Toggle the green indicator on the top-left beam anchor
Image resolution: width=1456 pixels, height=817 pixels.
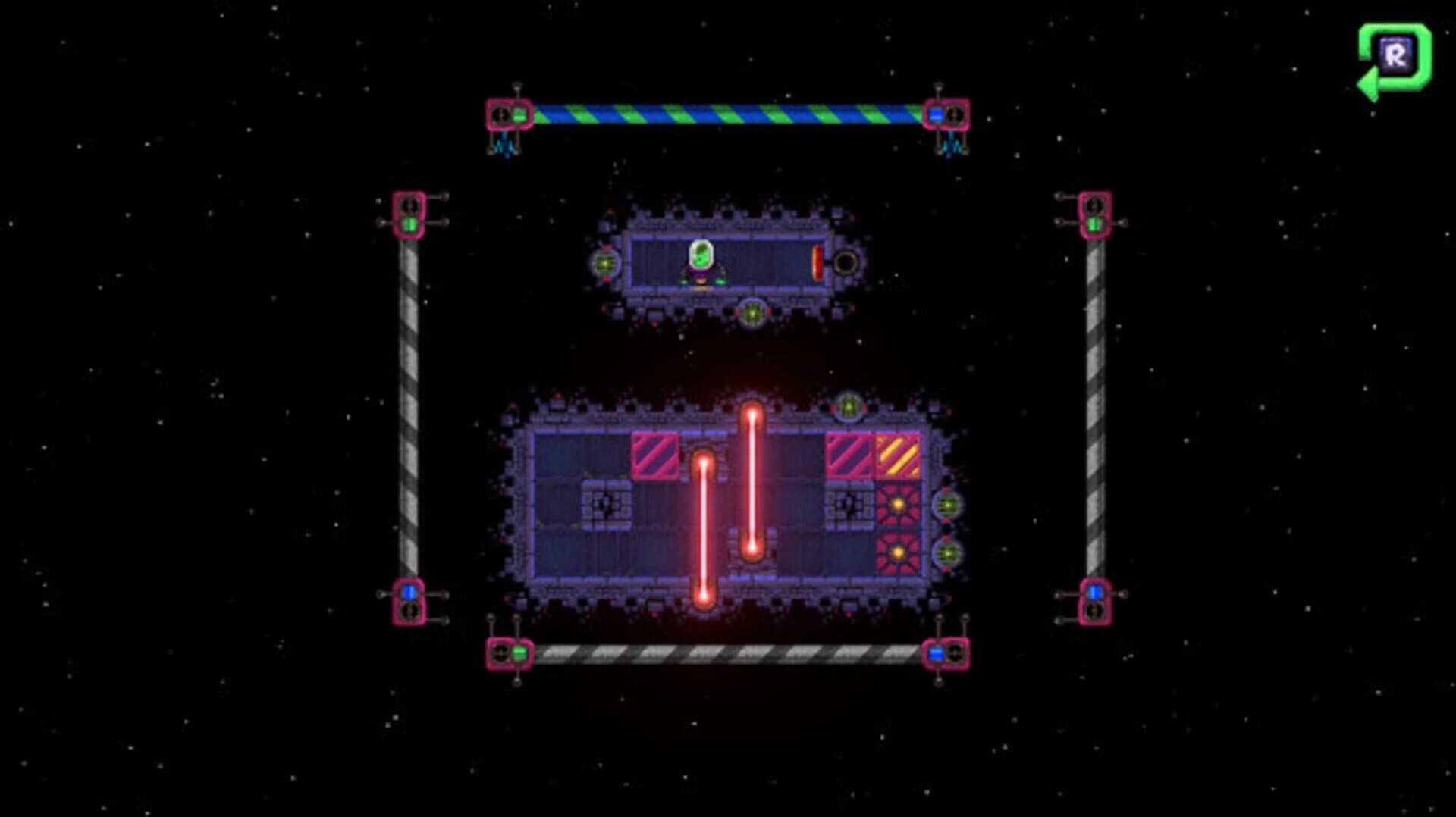(519, 114)
